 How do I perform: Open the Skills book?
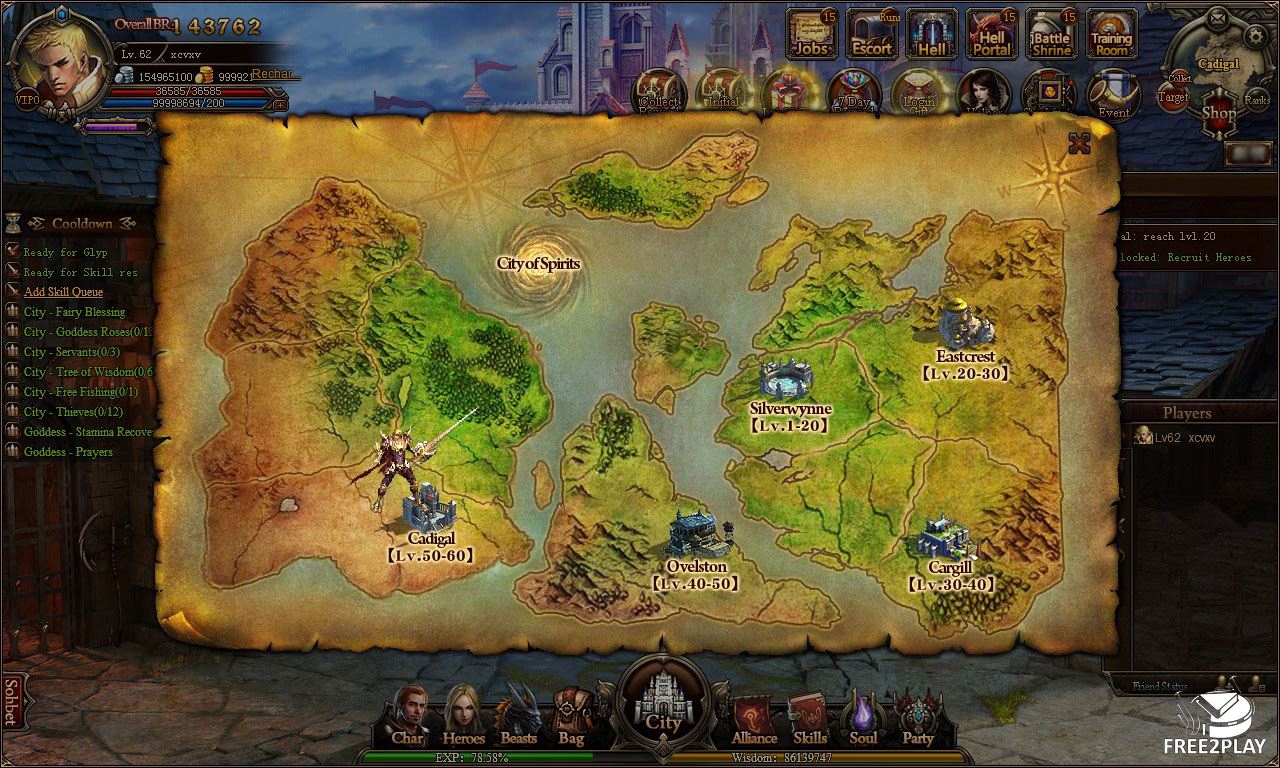click(809, 718)
